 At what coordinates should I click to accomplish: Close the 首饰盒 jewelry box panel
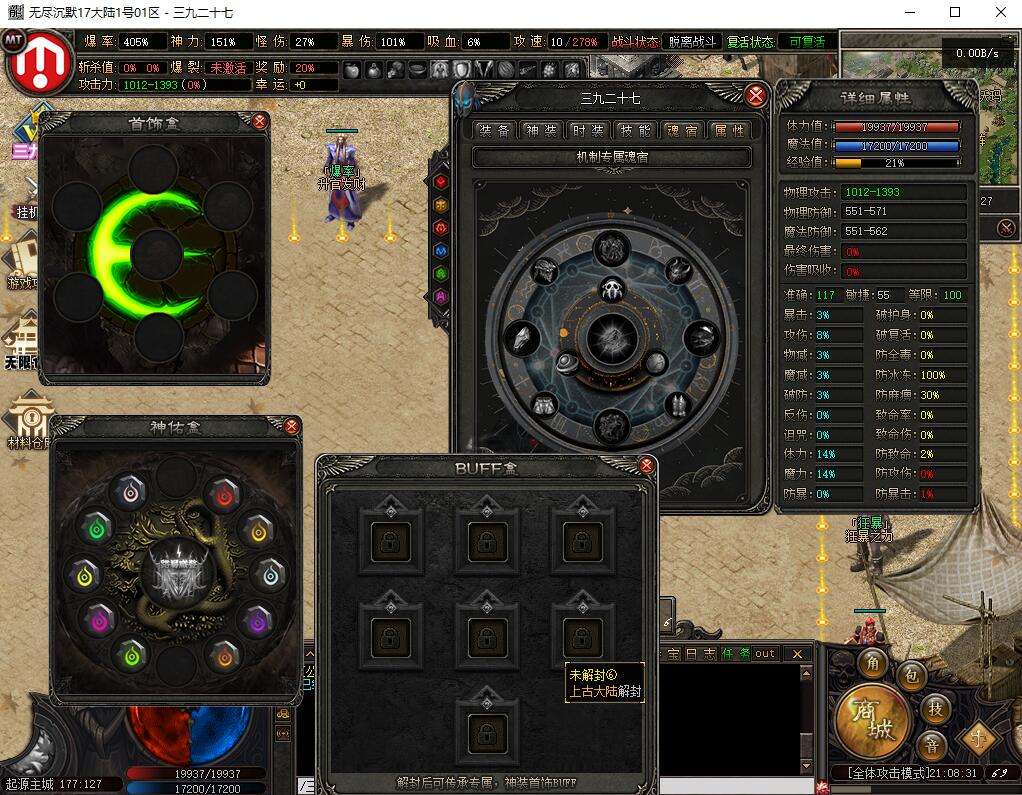(260, 122)
